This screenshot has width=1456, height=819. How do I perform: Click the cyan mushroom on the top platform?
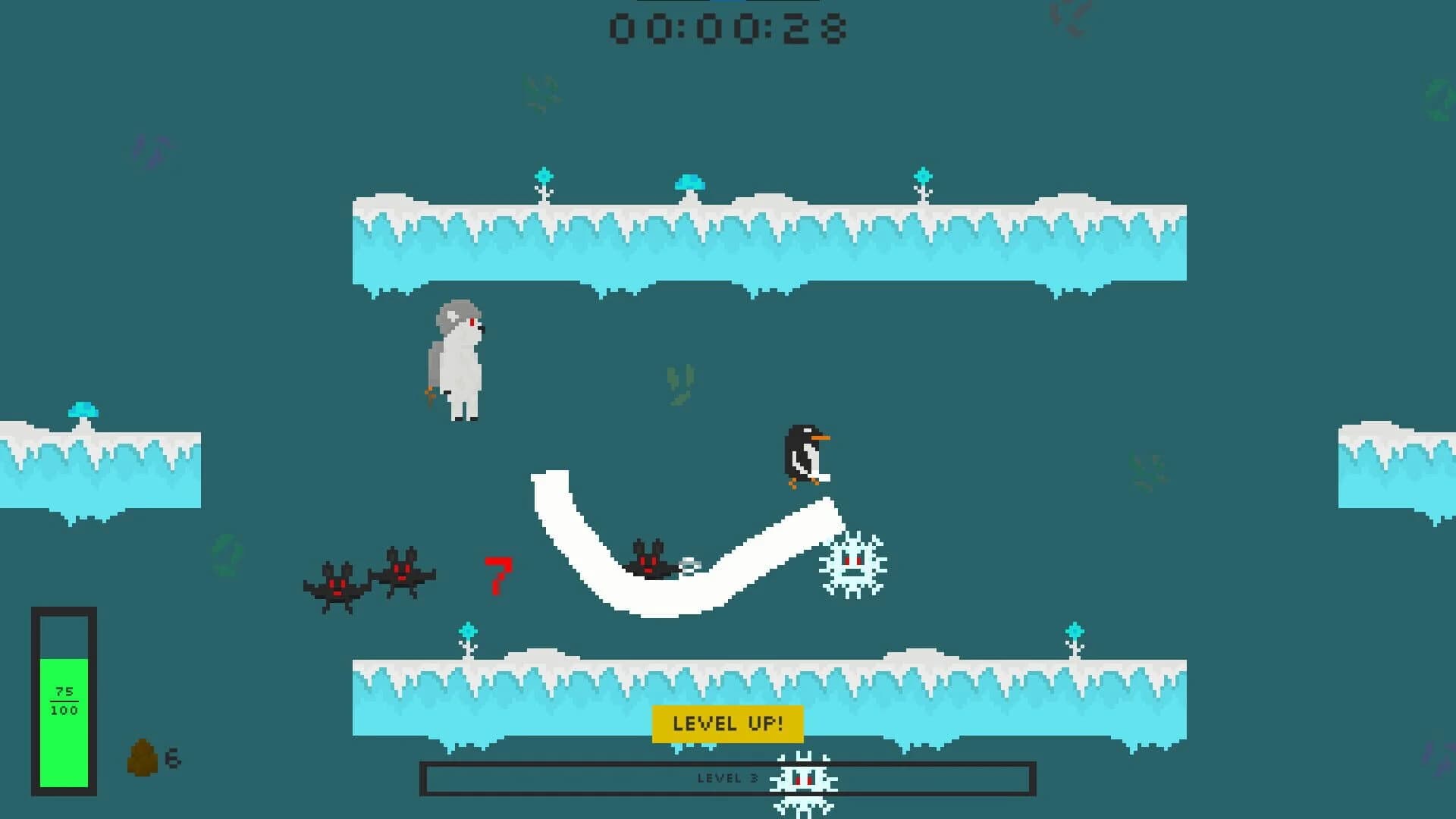[x=690, y=182]
